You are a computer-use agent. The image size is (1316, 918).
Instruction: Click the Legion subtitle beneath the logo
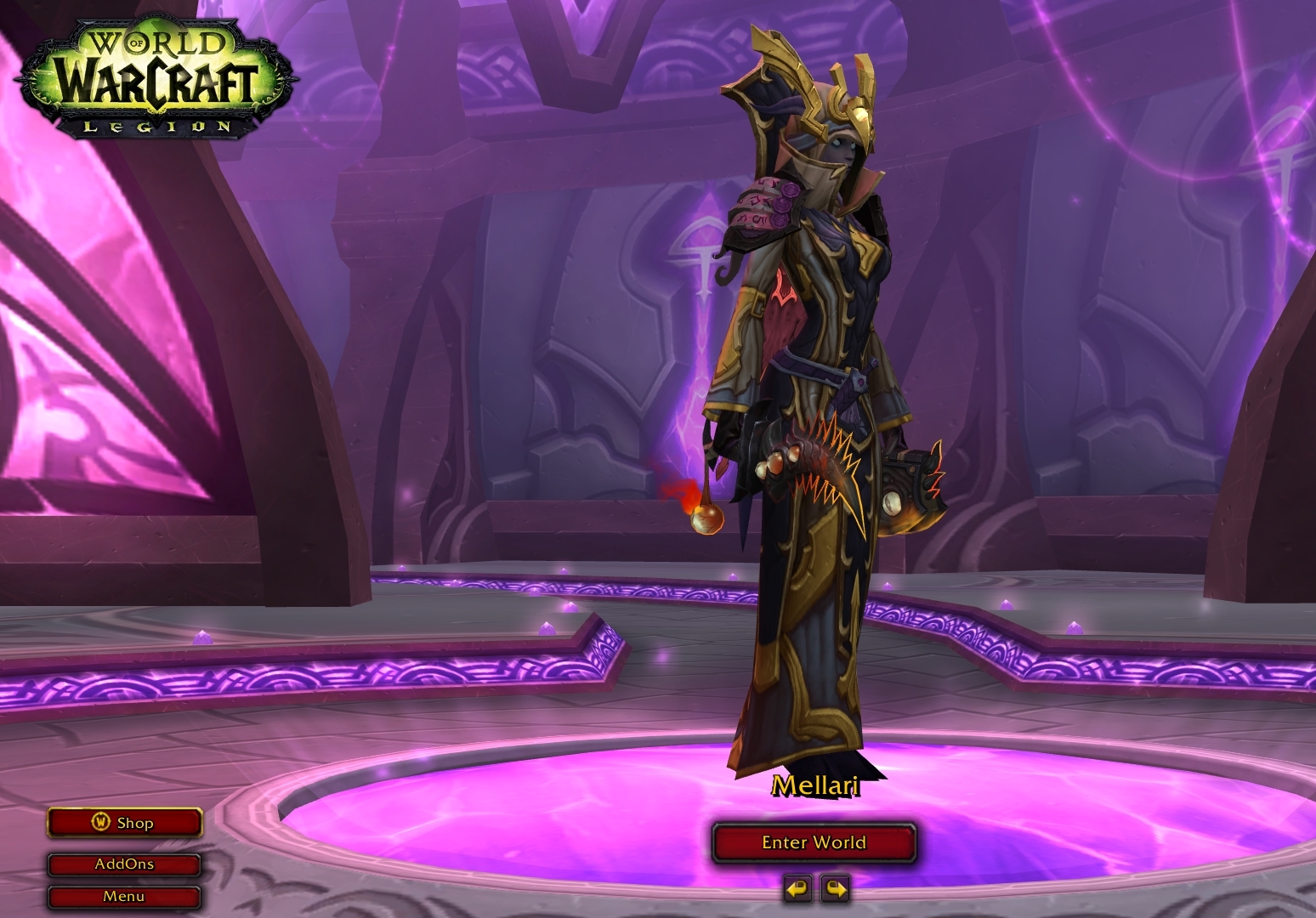point(157,126)
